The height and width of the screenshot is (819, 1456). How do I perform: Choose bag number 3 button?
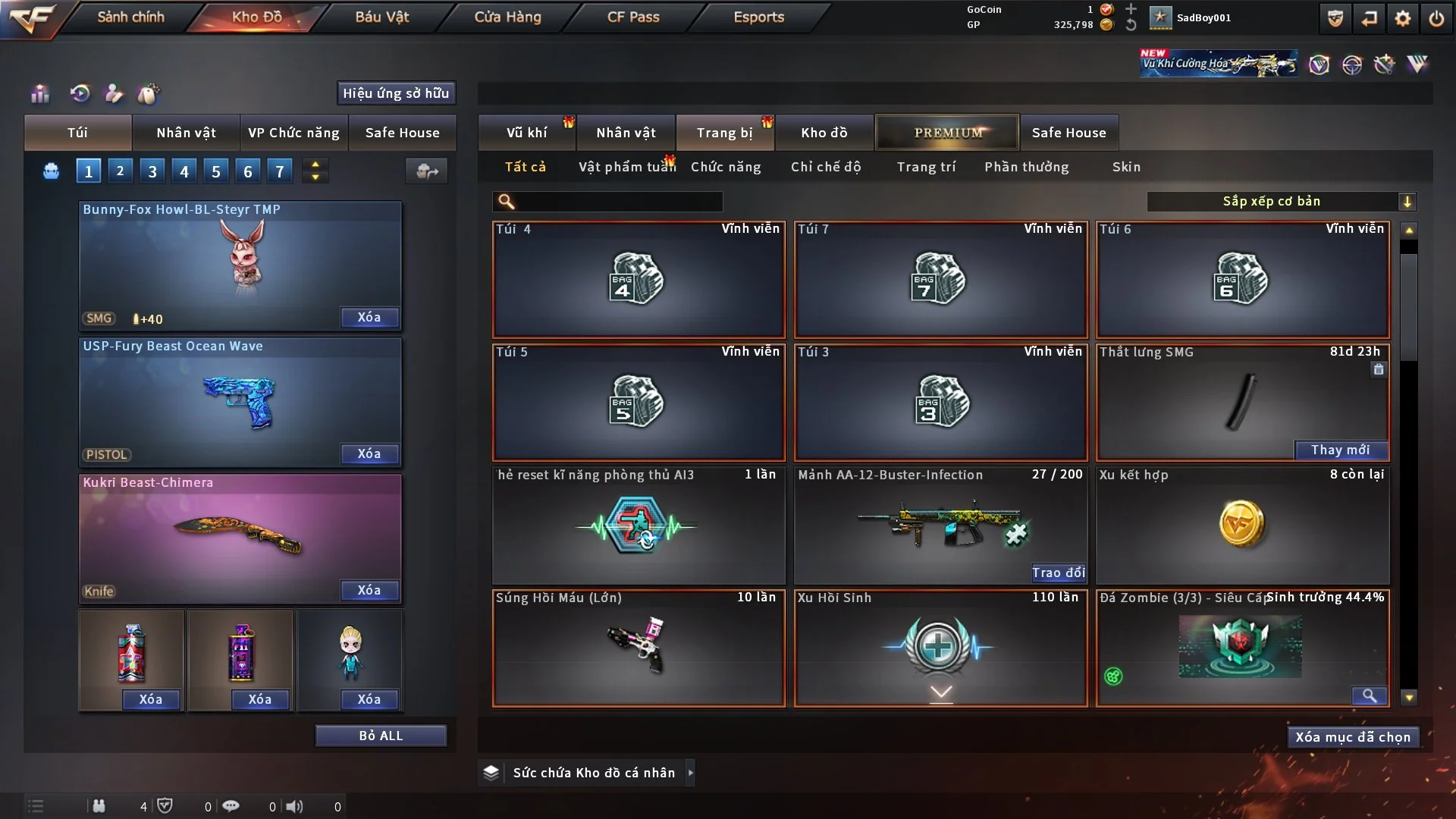click(152, 171)
